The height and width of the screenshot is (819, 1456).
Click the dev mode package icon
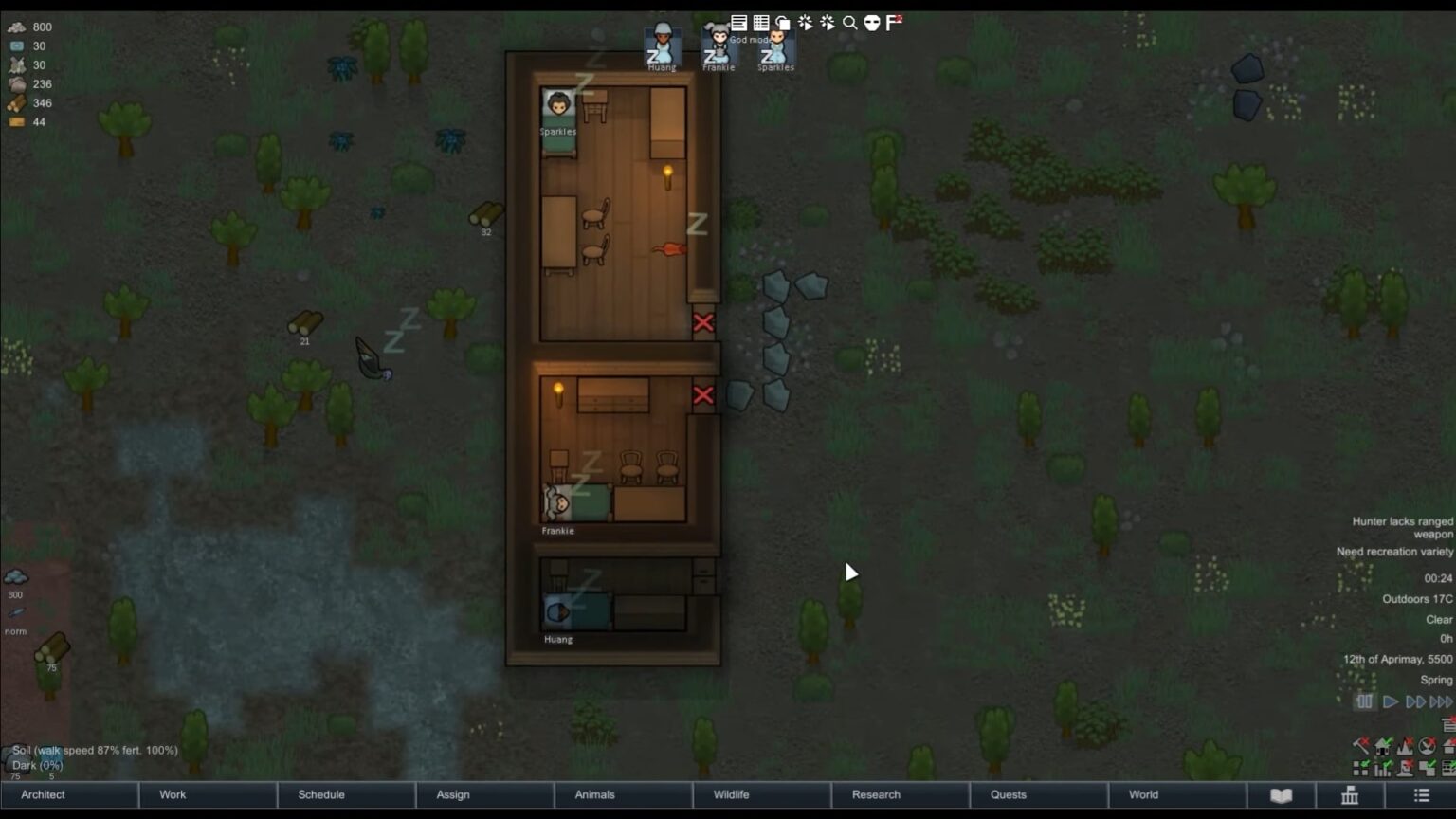[x=781, y=22]
